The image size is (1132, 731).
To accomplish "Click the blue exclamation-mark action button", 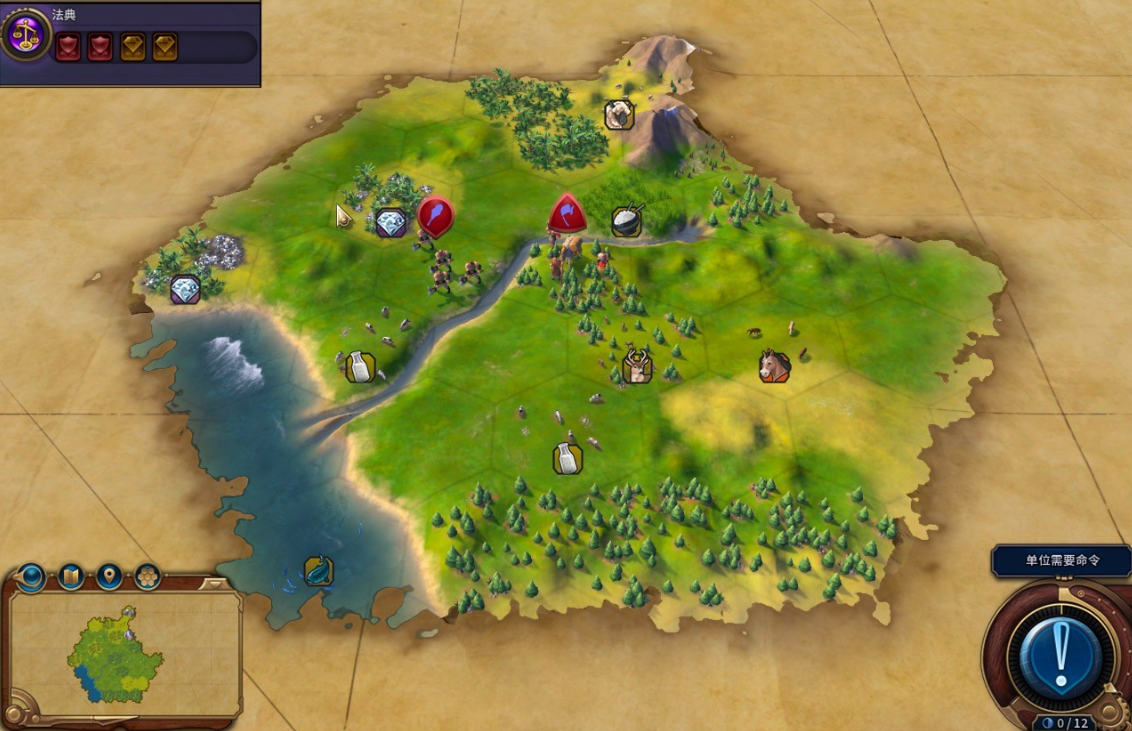I will [1060, 656].
